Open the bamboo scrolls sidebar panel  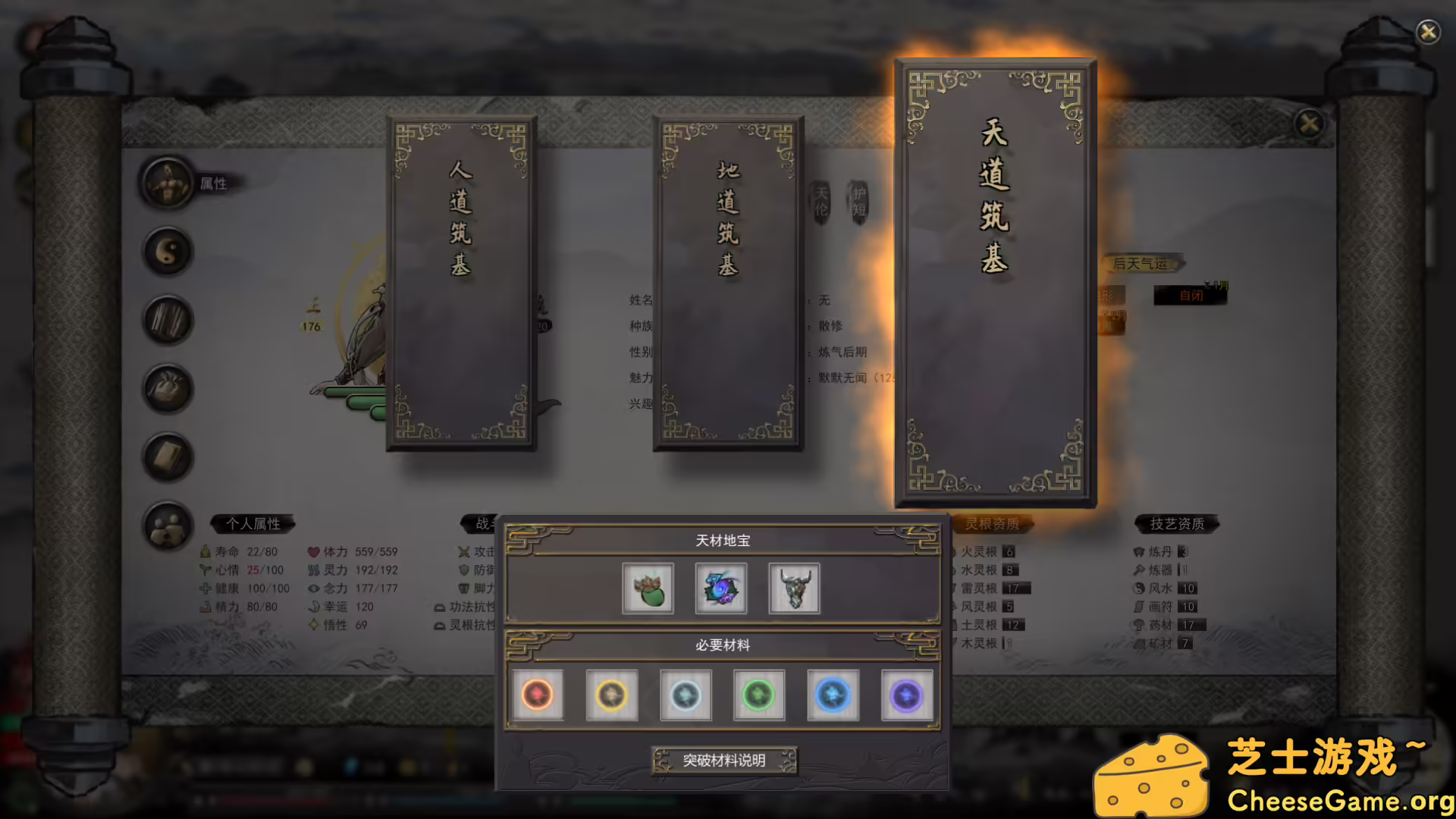click(x=168, y=320)
